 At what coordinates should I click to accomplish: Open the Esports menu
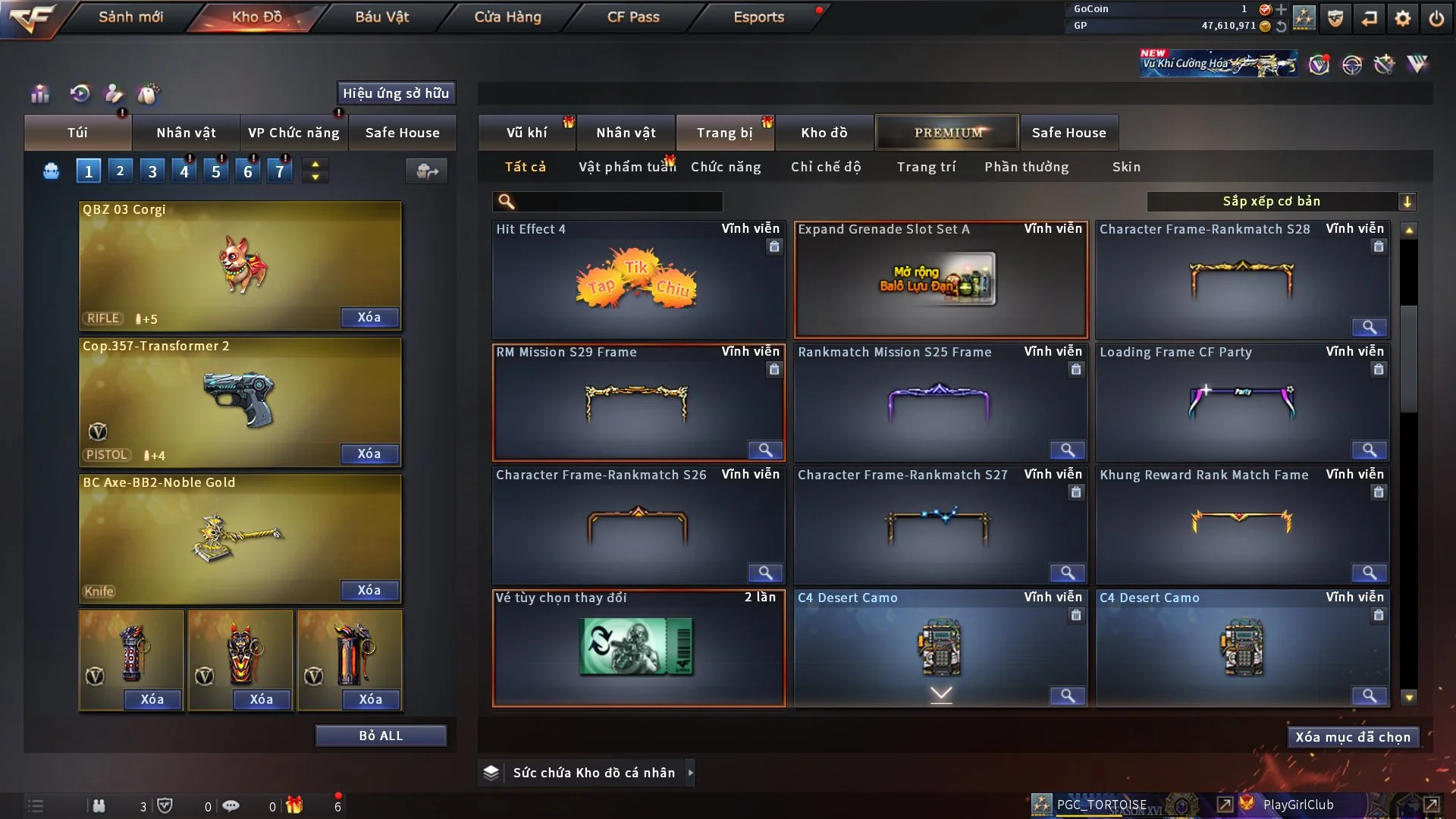click(758, 17)
